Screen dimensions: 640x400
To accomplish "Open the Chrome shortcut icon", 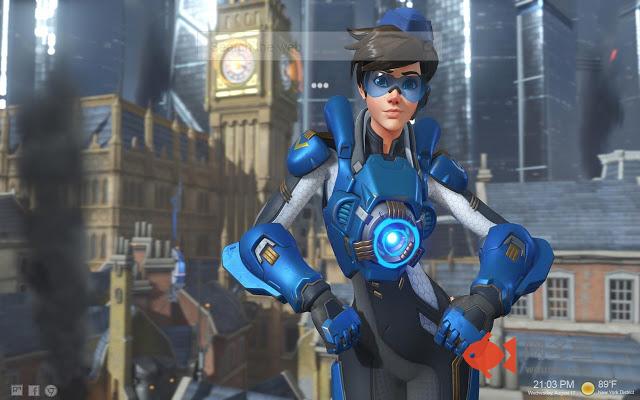I will pos(52,390).
